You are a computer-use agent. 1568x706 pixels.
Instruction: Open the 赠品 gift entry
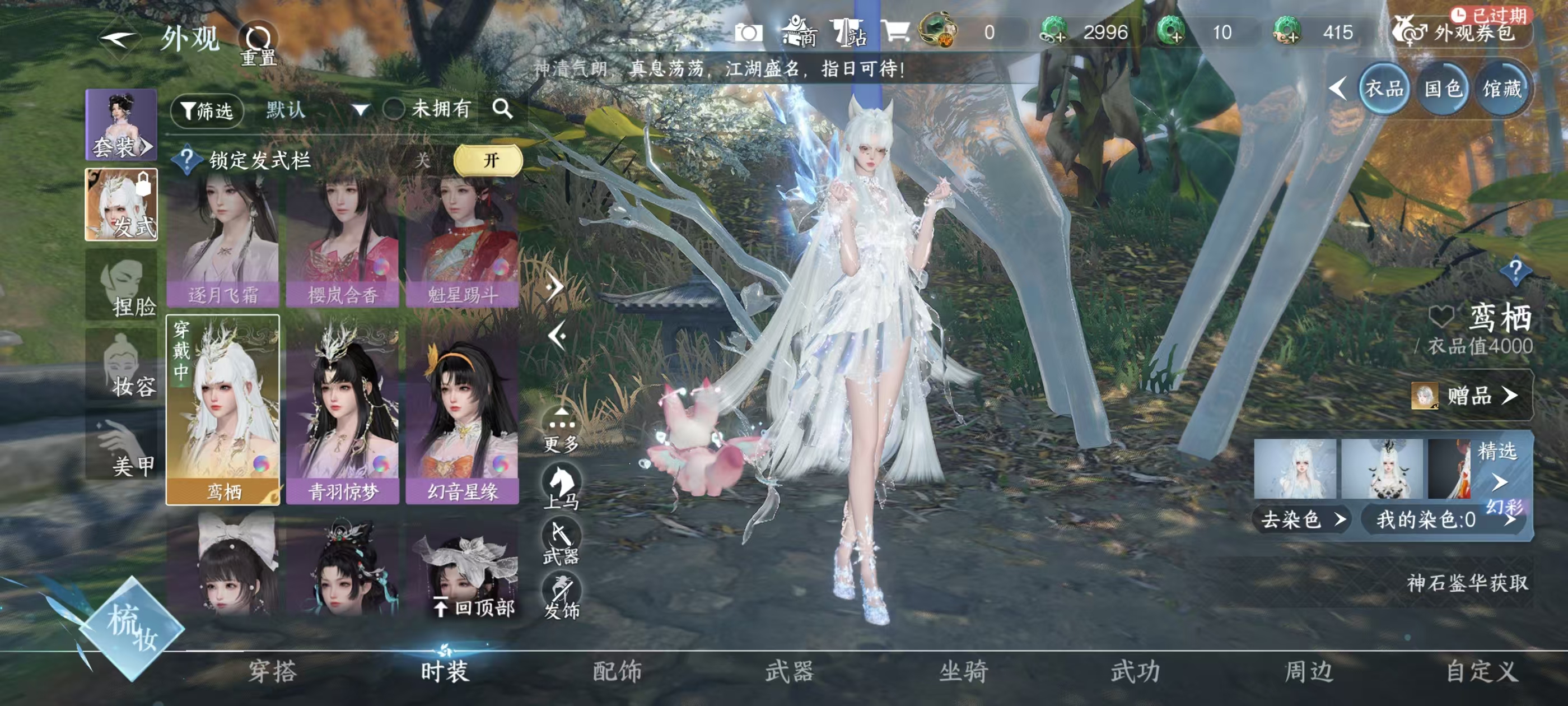(x=1471, y=396)
